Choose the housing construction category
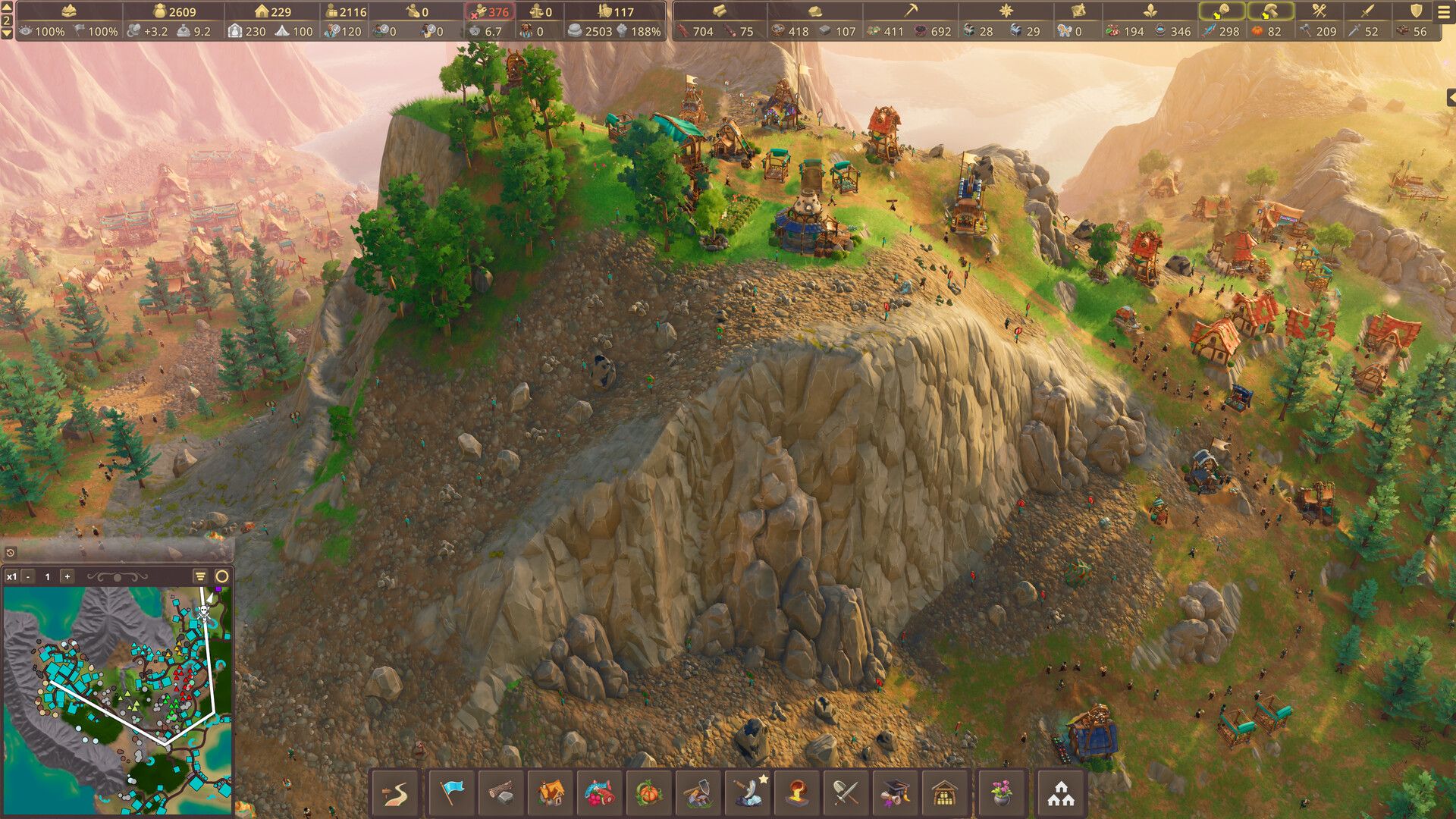Screen dimensions: 1456x819 coord(551,793)
